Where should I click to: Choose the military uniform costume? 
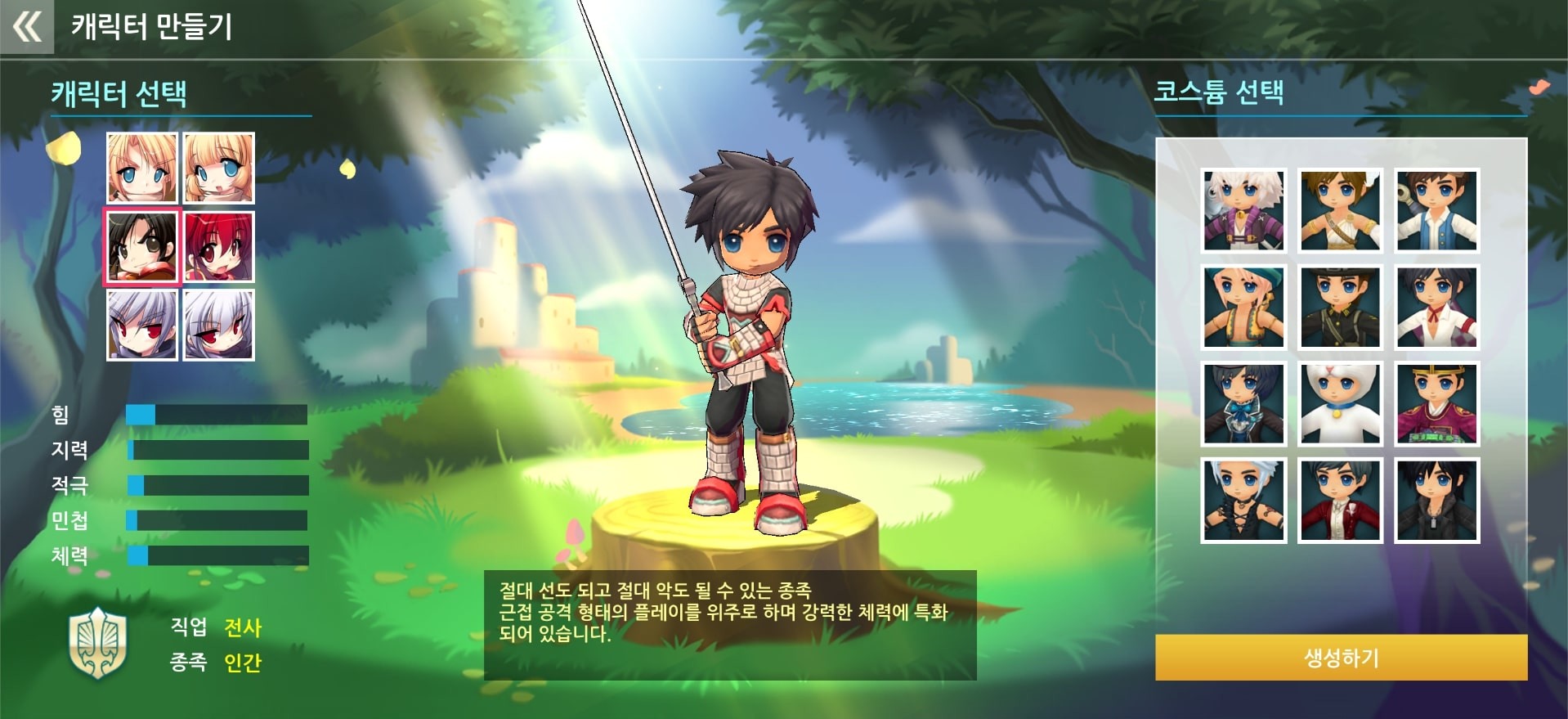pos(1340,308)
